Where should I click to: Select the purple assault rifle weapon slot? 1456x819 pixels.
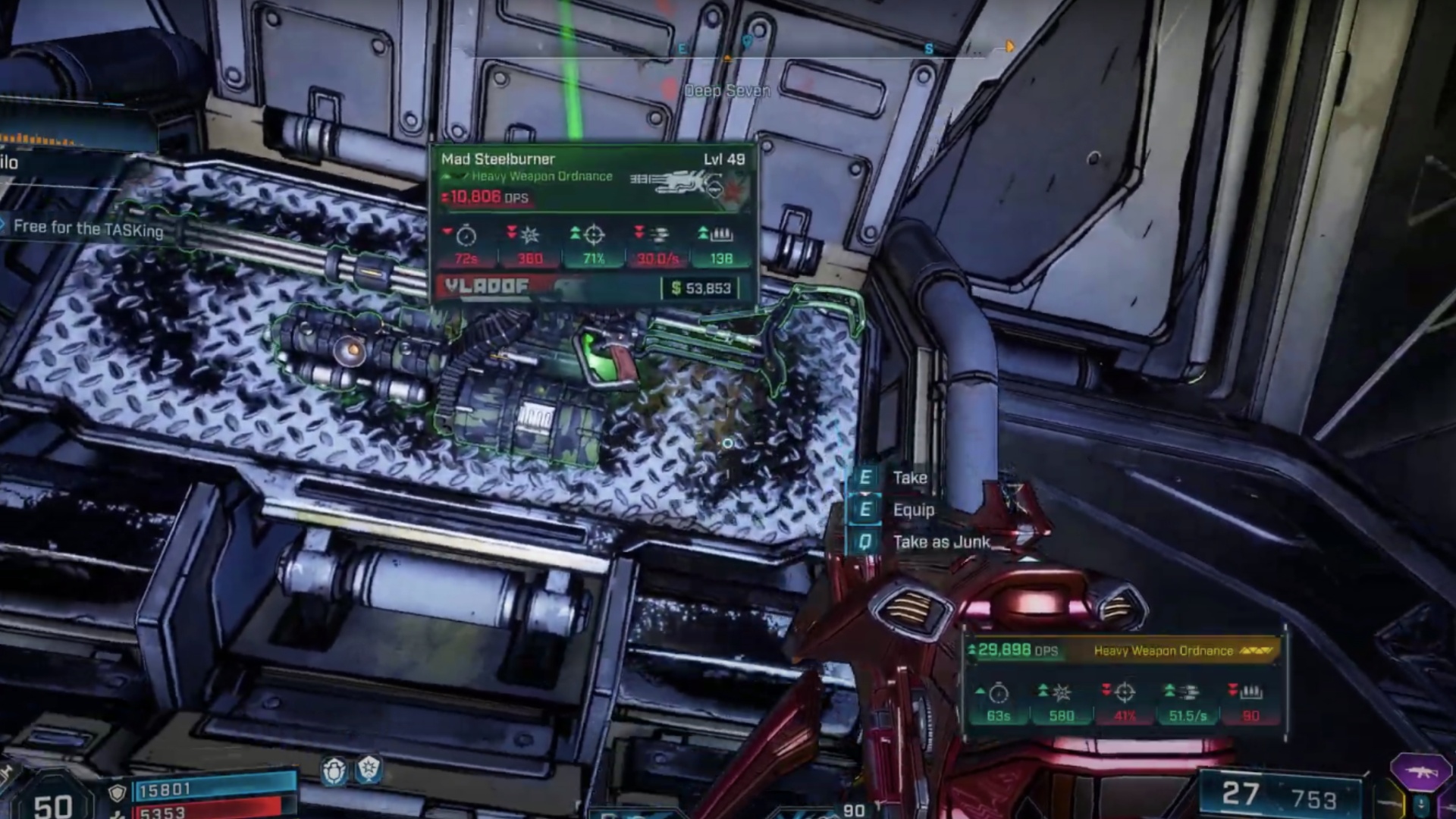(1420, 771)
